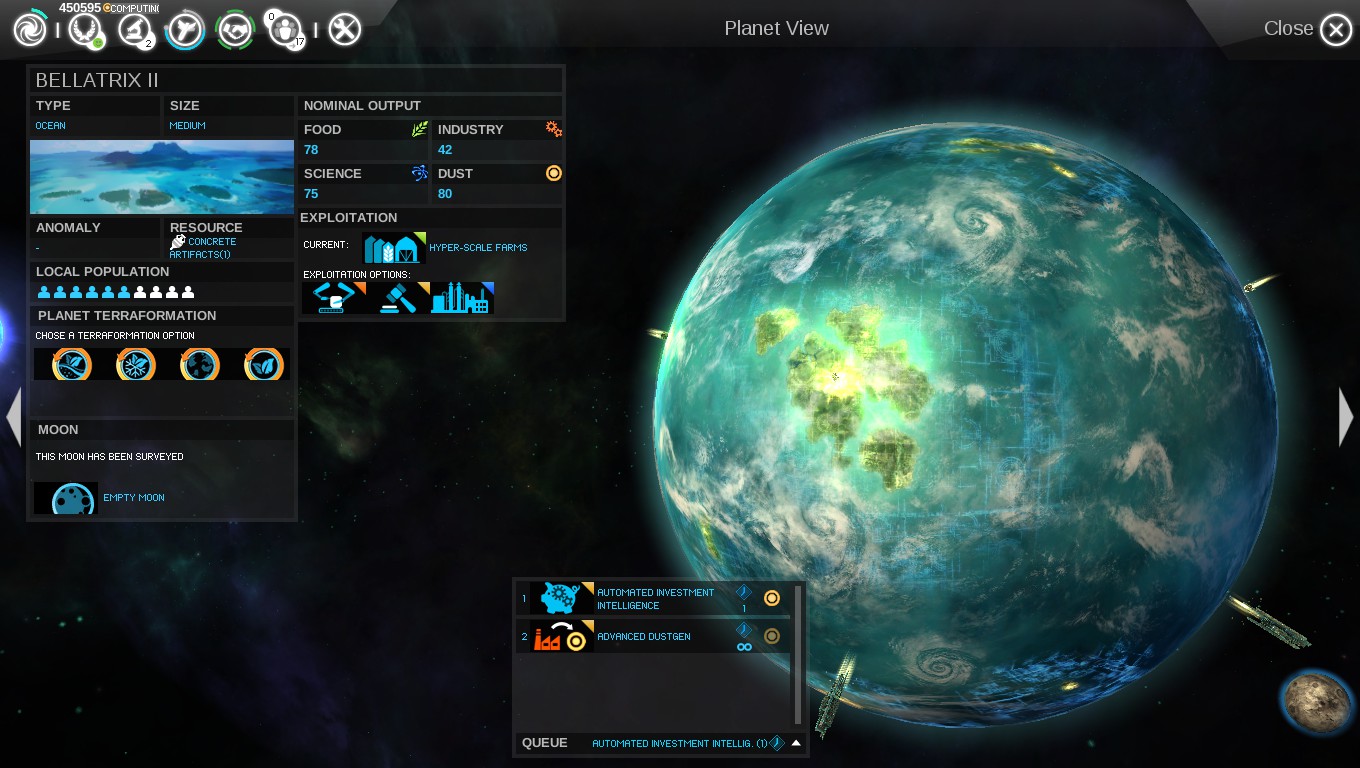Select the robotic arms exploitation option

[x=334, y=298]
